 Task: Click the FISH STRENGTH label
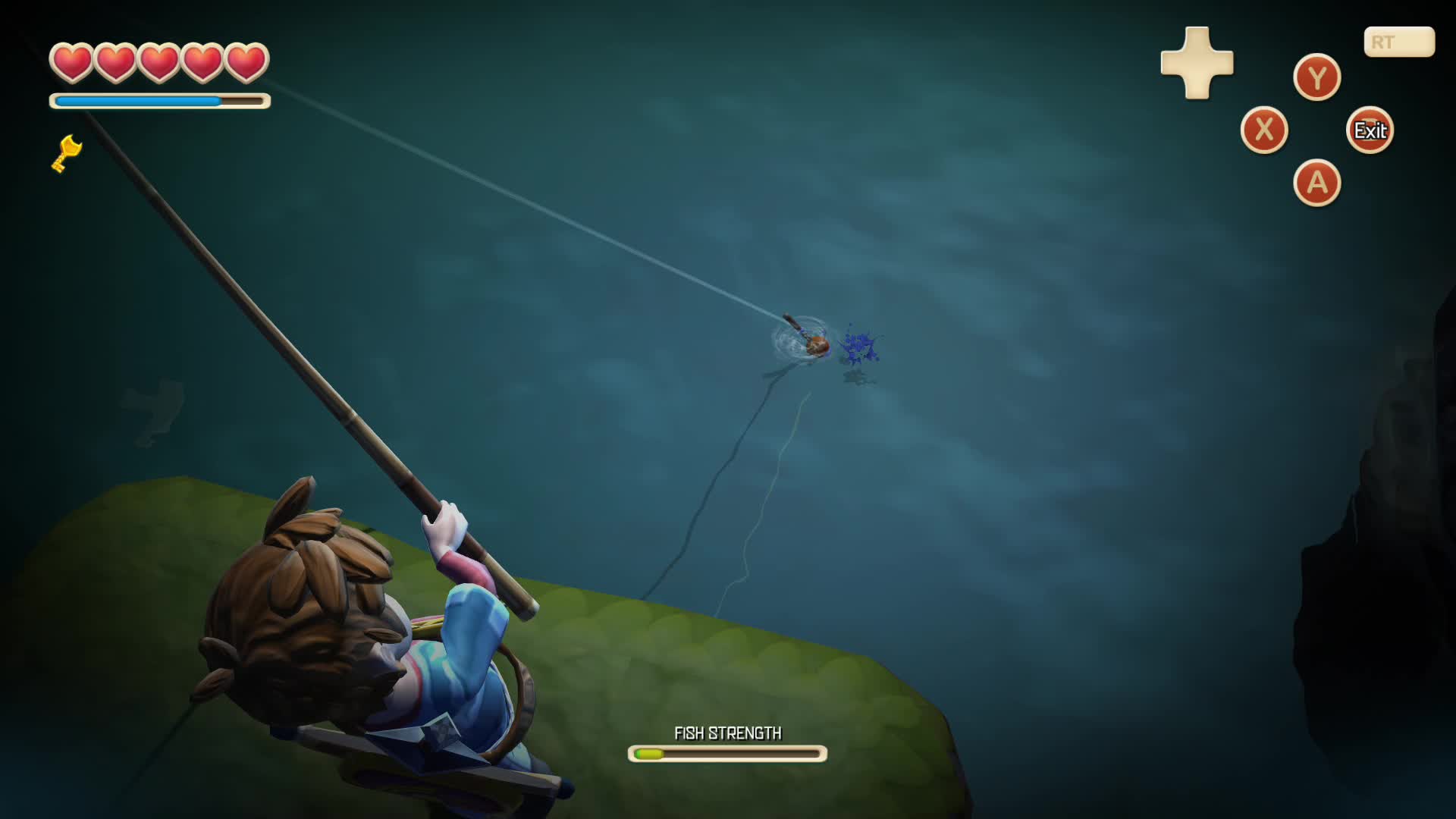[728, 733]
